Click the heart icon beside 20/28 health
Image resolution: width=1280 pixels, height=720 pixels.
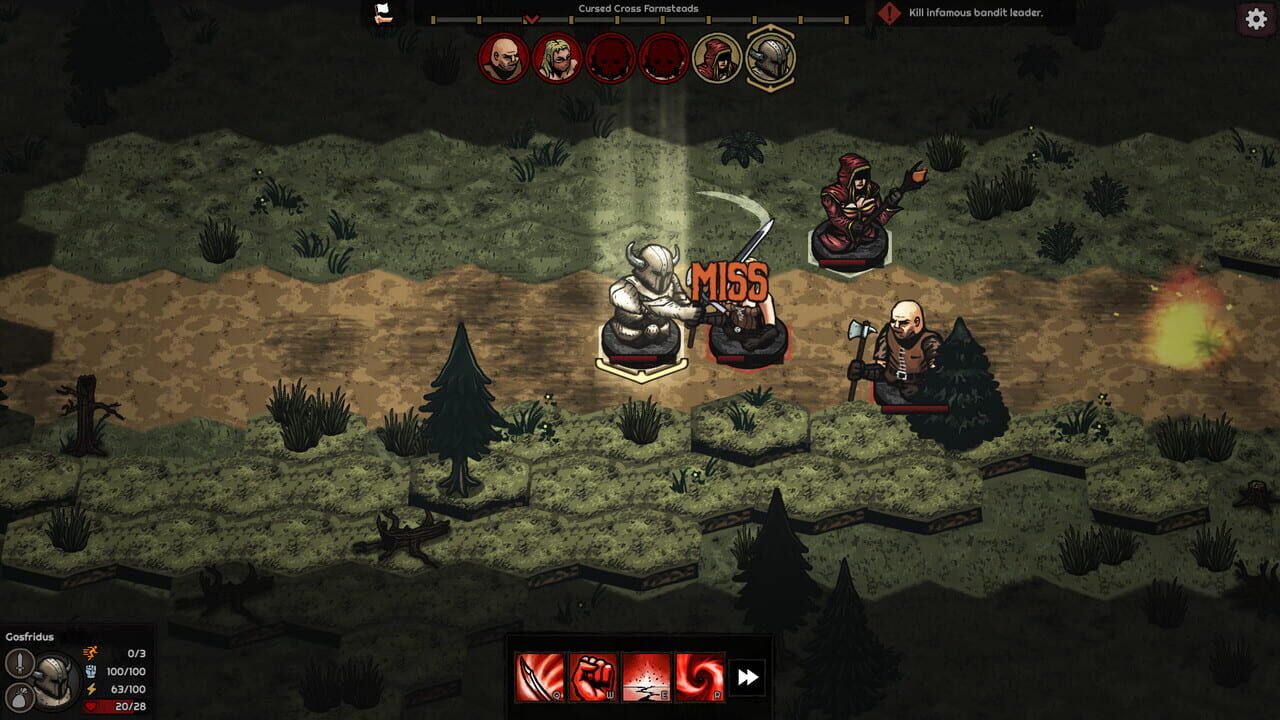[x=91, y=705]
